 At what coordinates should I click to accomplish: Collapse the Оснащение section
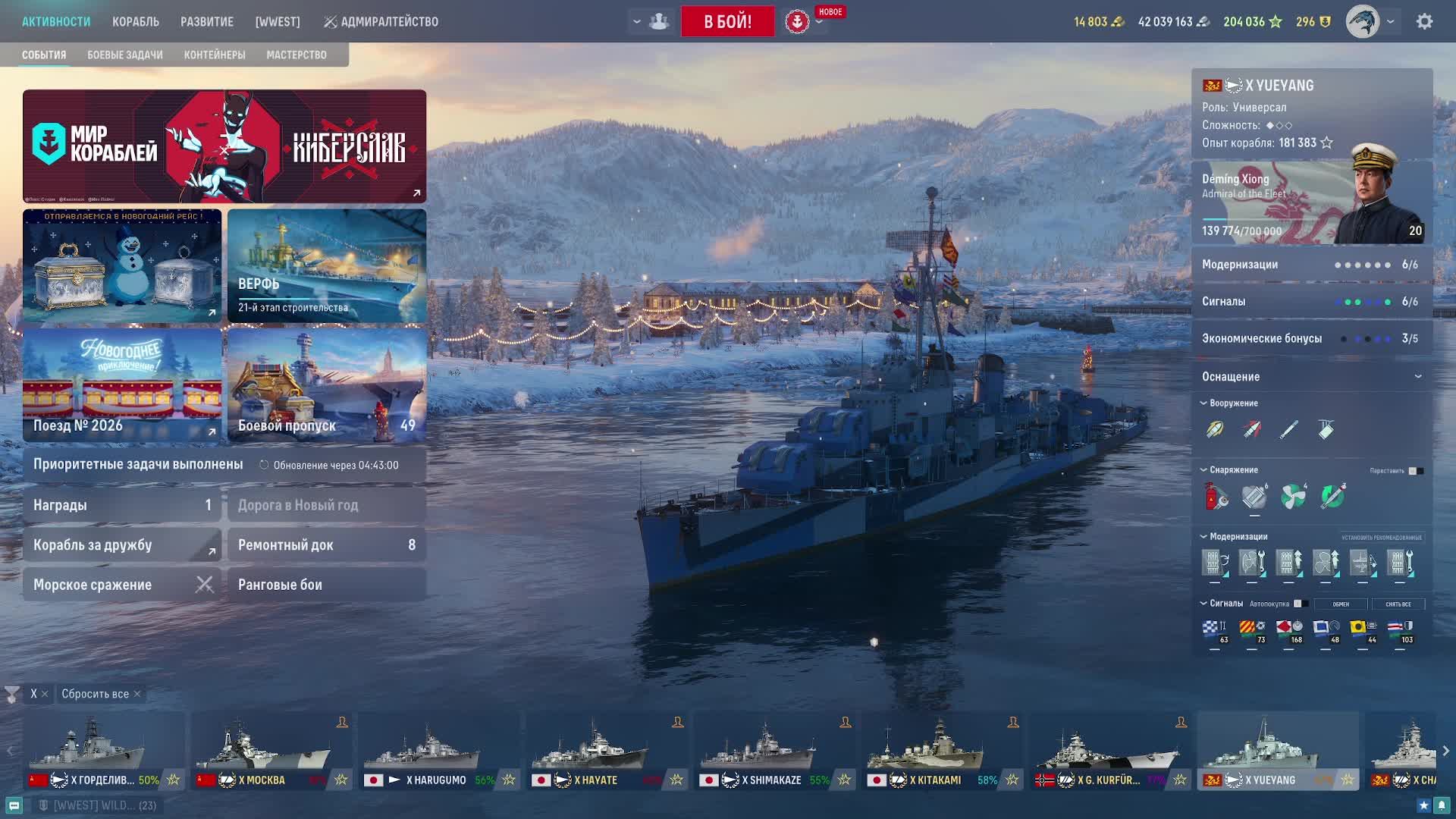(1418, 377)
